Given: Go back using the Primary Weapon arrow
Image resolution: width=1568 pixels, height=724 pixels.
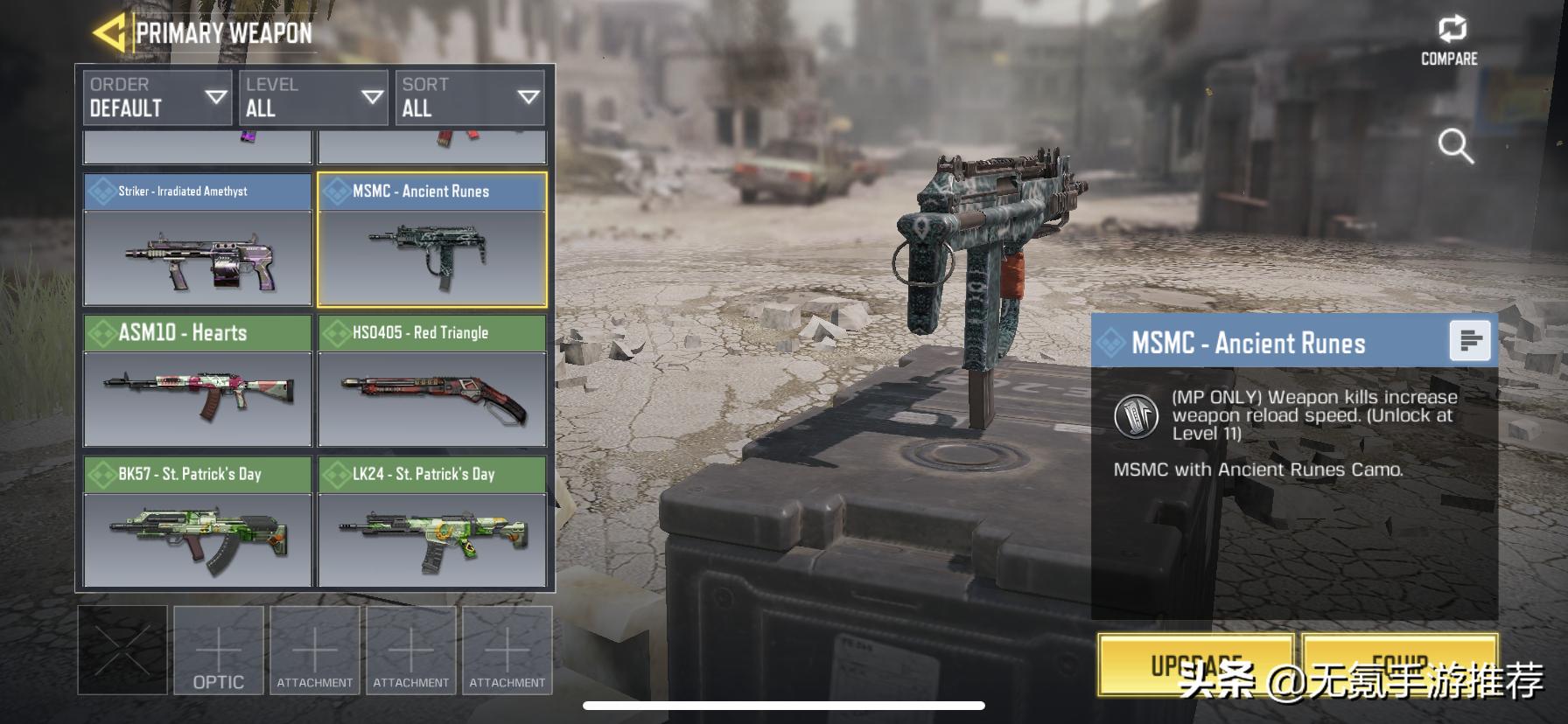Looking at the screenshot, I should point(109,33).
